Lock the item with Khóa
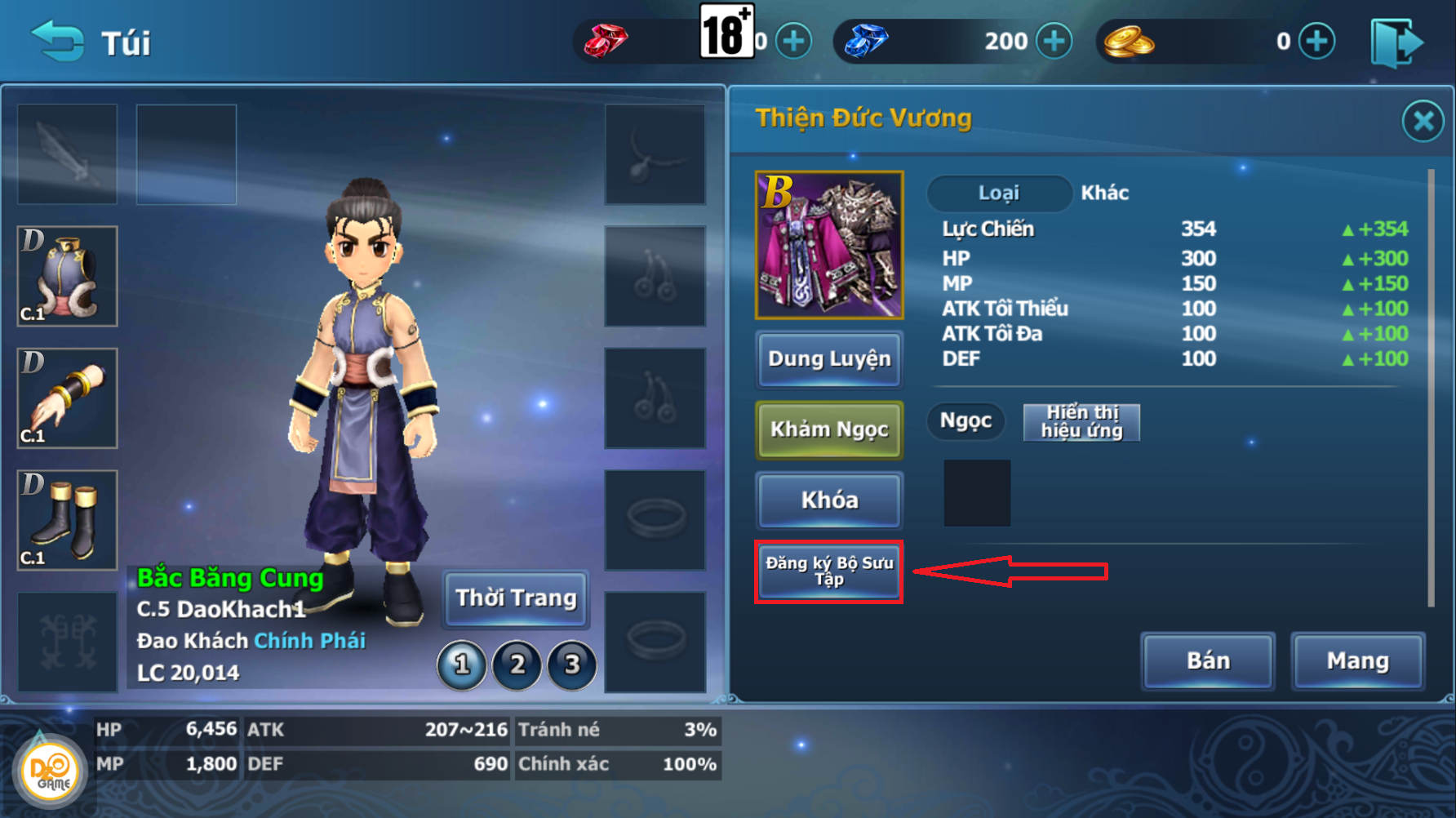This screenshot has width=1456, height=818. pos(829,500)
